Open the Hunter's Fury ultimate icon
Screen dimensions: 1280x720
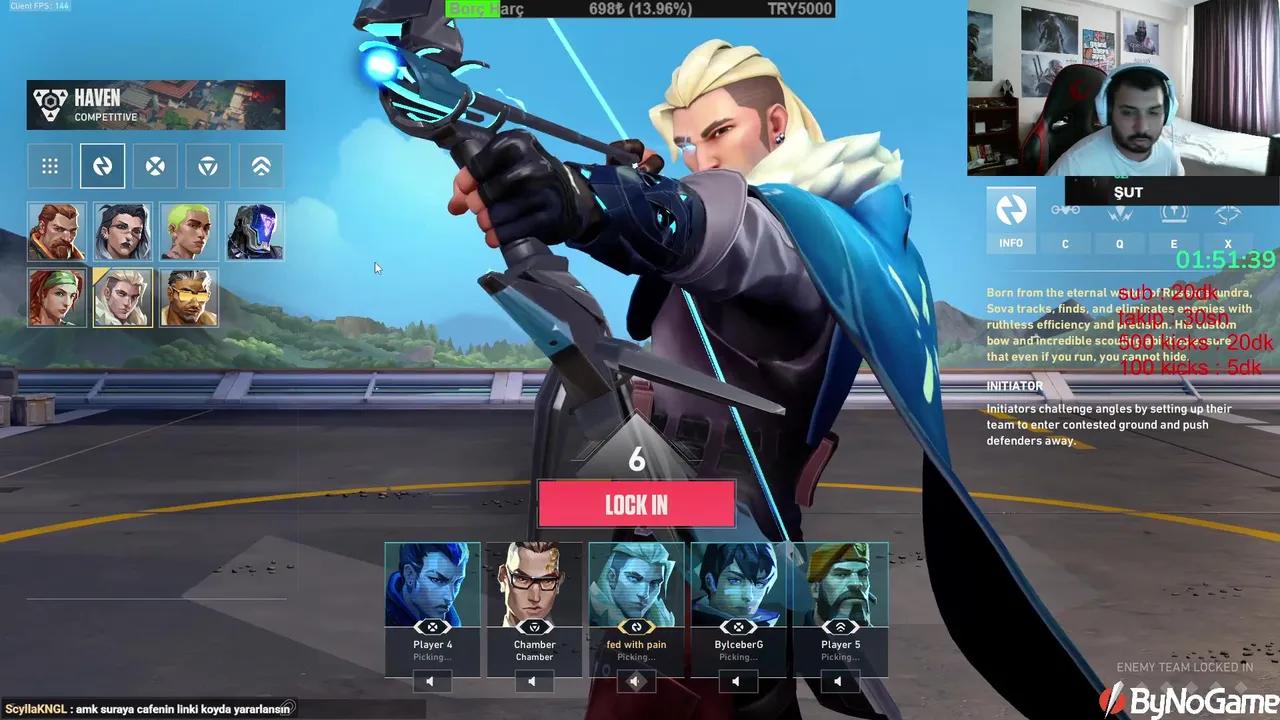coord(1227,212)
